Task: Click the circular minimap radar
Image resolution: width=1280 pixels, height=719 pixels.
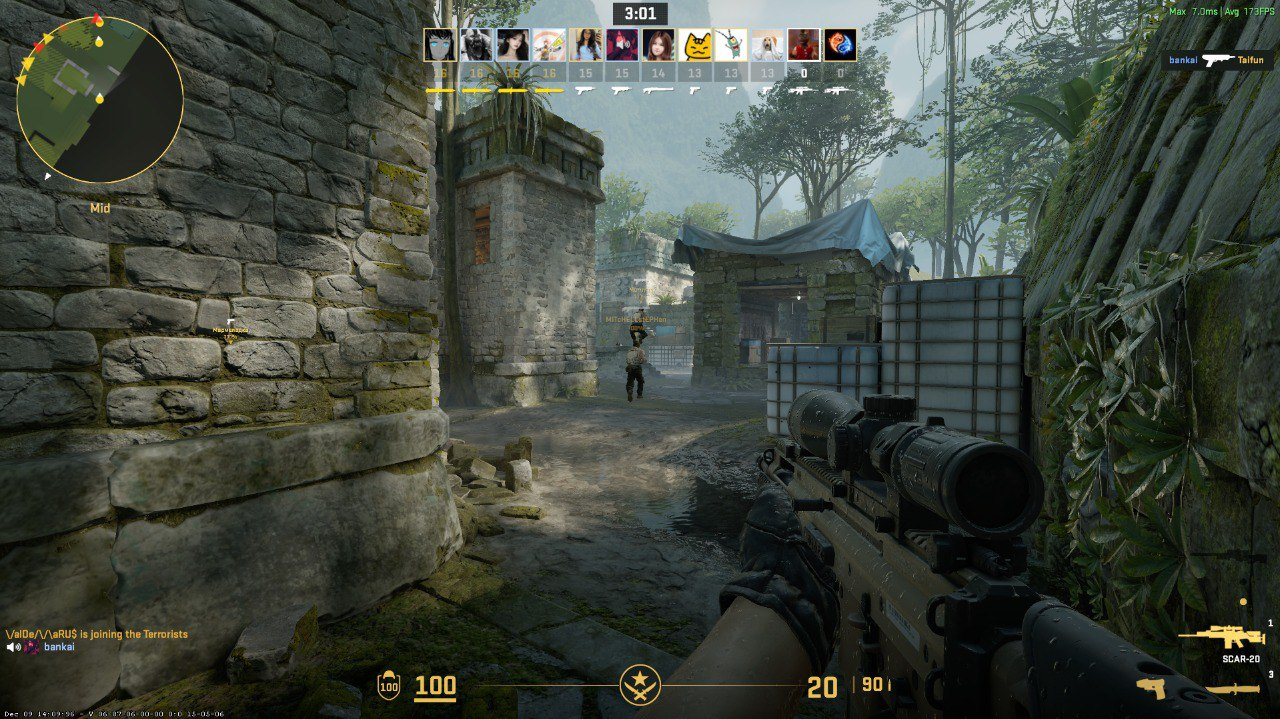Action: pyautogui.click(x=100, y=100)
